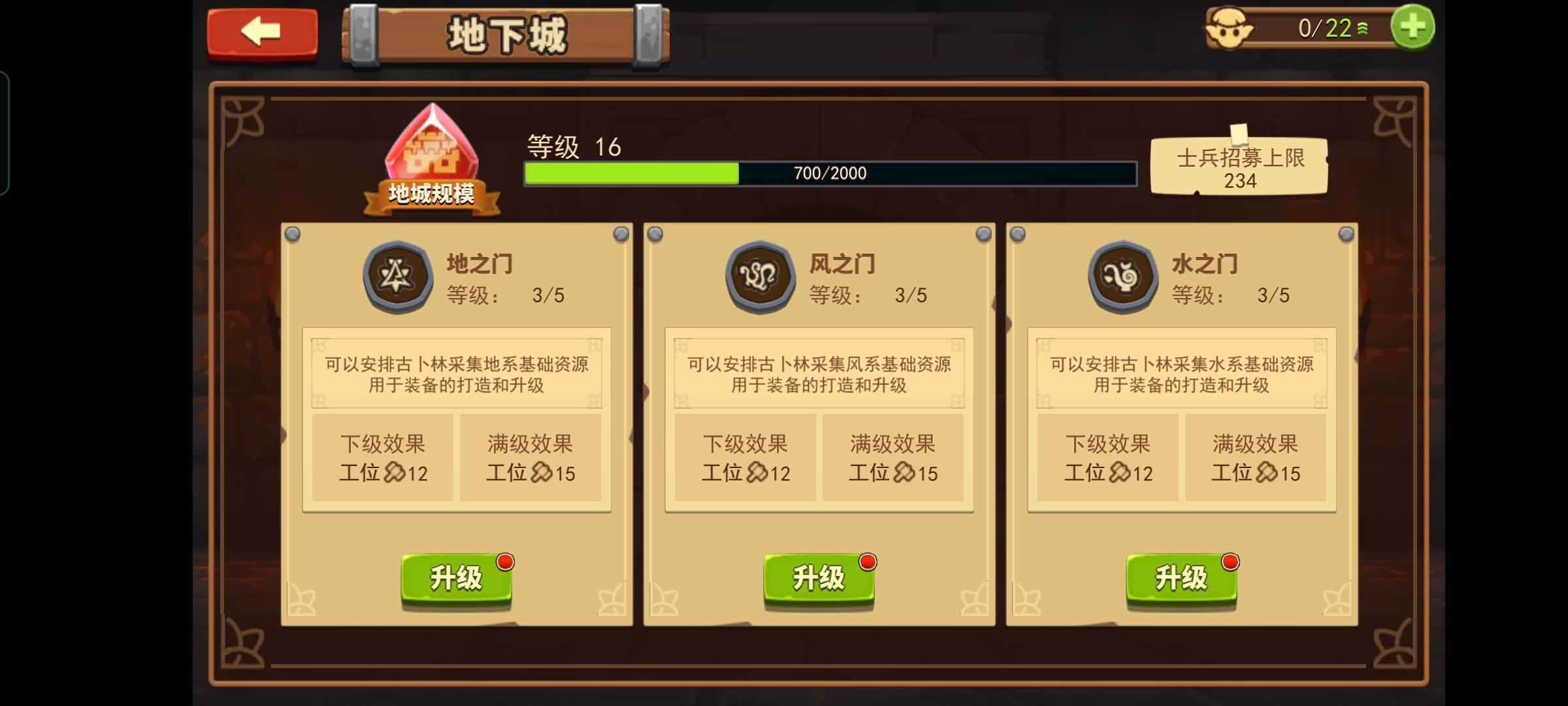Image resolution: width=1568 pixels, height=706 pixels.
Task: Click the 地下城 title banner
Action: point(508,34)
